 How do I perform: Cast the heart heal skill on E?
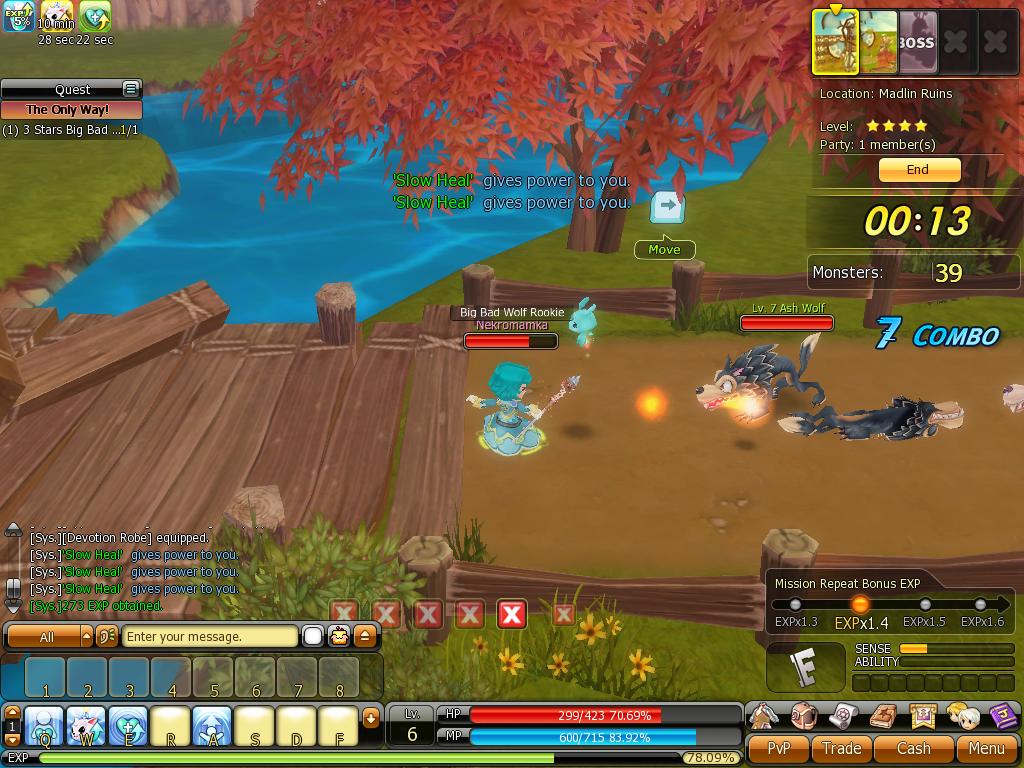coord(128,726)
